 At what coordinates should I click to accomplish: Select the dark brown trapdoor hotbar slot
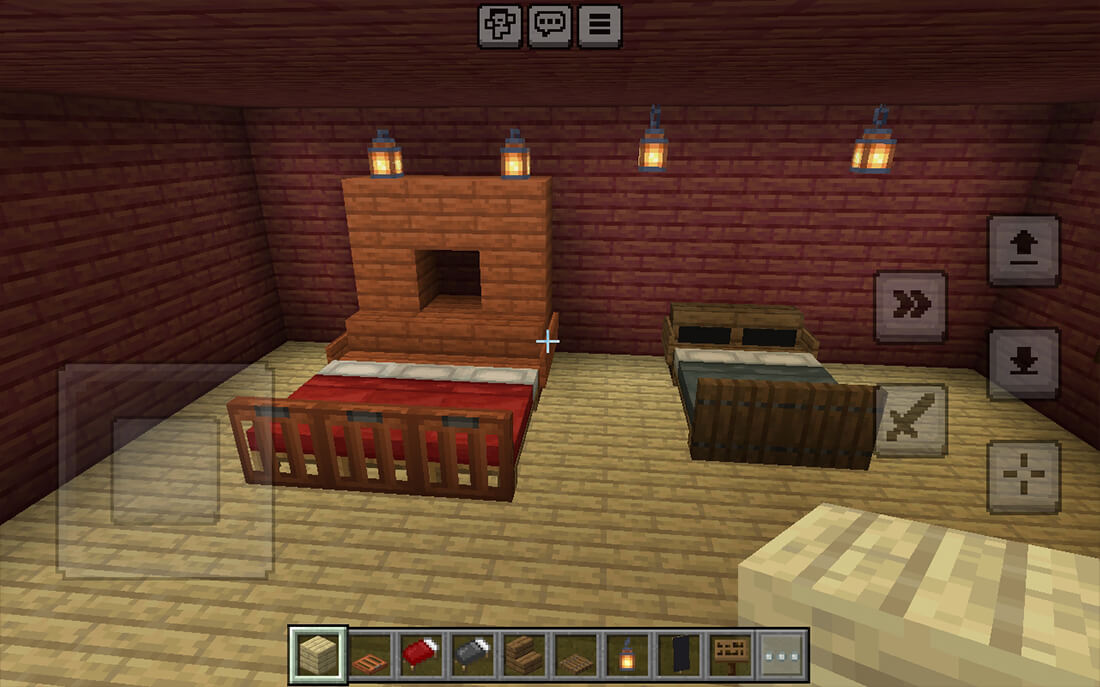pyautogui.click(x=576, y=654)
